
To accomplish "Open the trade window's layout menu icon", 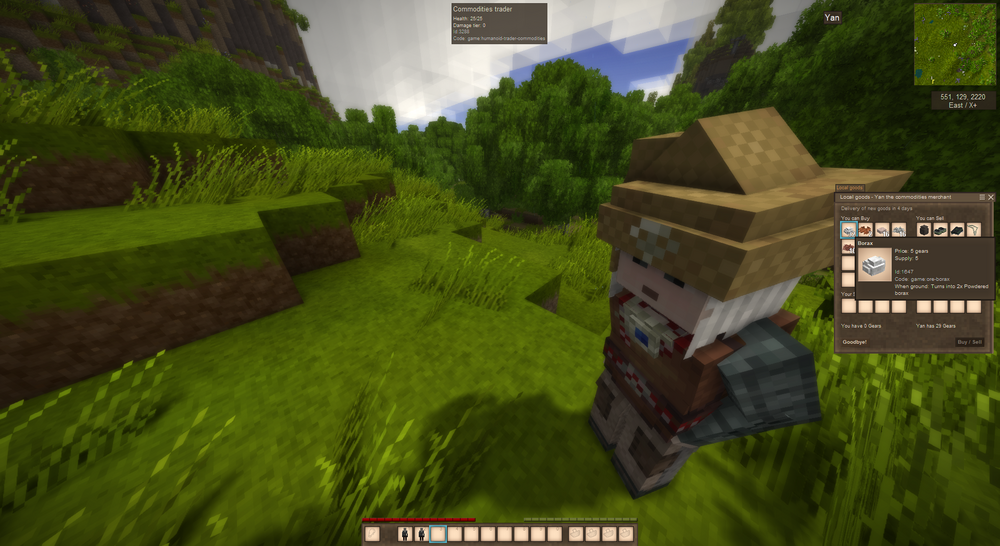I will pyautogui.click(x=981, y=197).
